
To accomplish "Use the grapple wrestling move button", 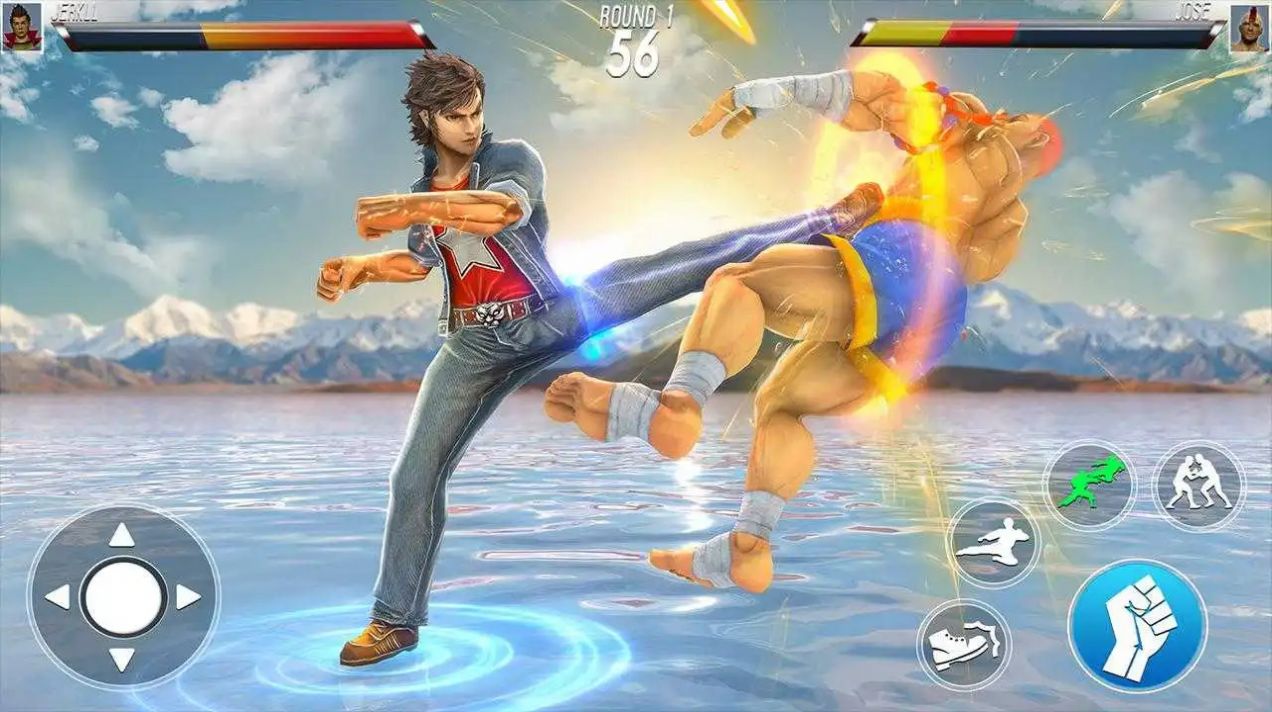I will click(1198, 484).
